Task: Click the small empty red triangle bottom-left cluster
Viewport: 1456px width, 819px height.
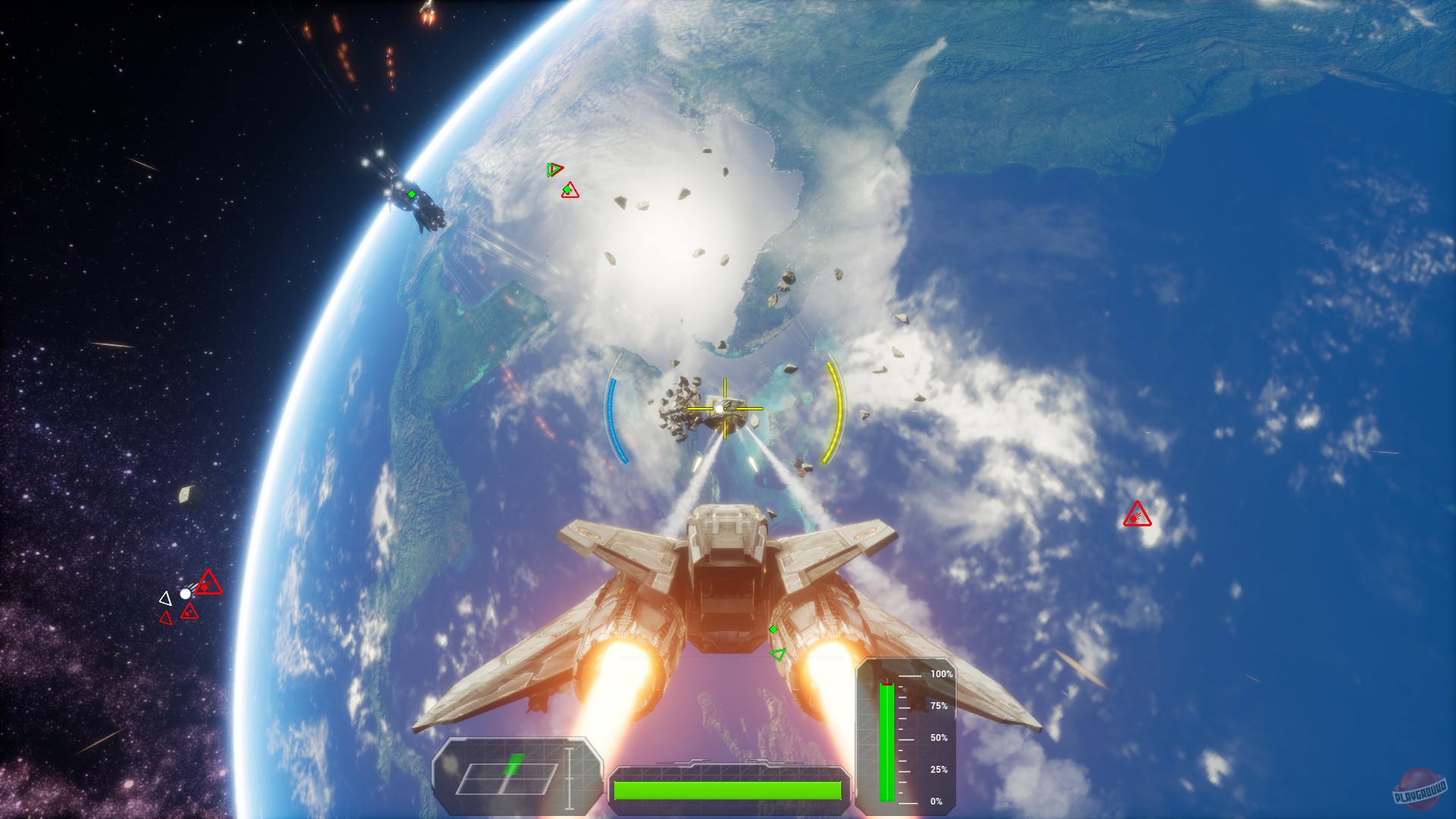Action: 165,618
